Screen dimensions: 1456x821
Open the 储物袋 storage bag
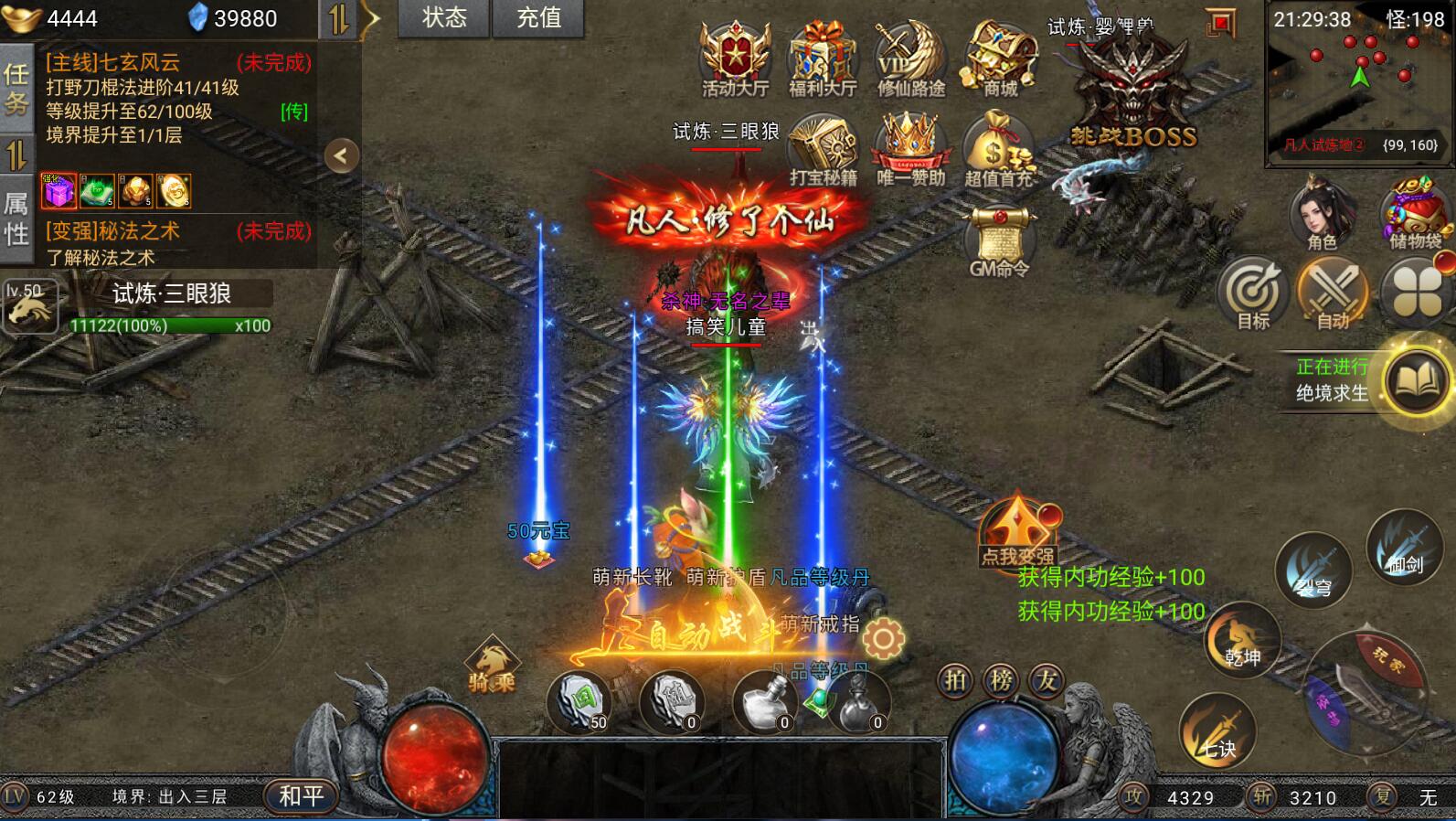point(1415,216)
